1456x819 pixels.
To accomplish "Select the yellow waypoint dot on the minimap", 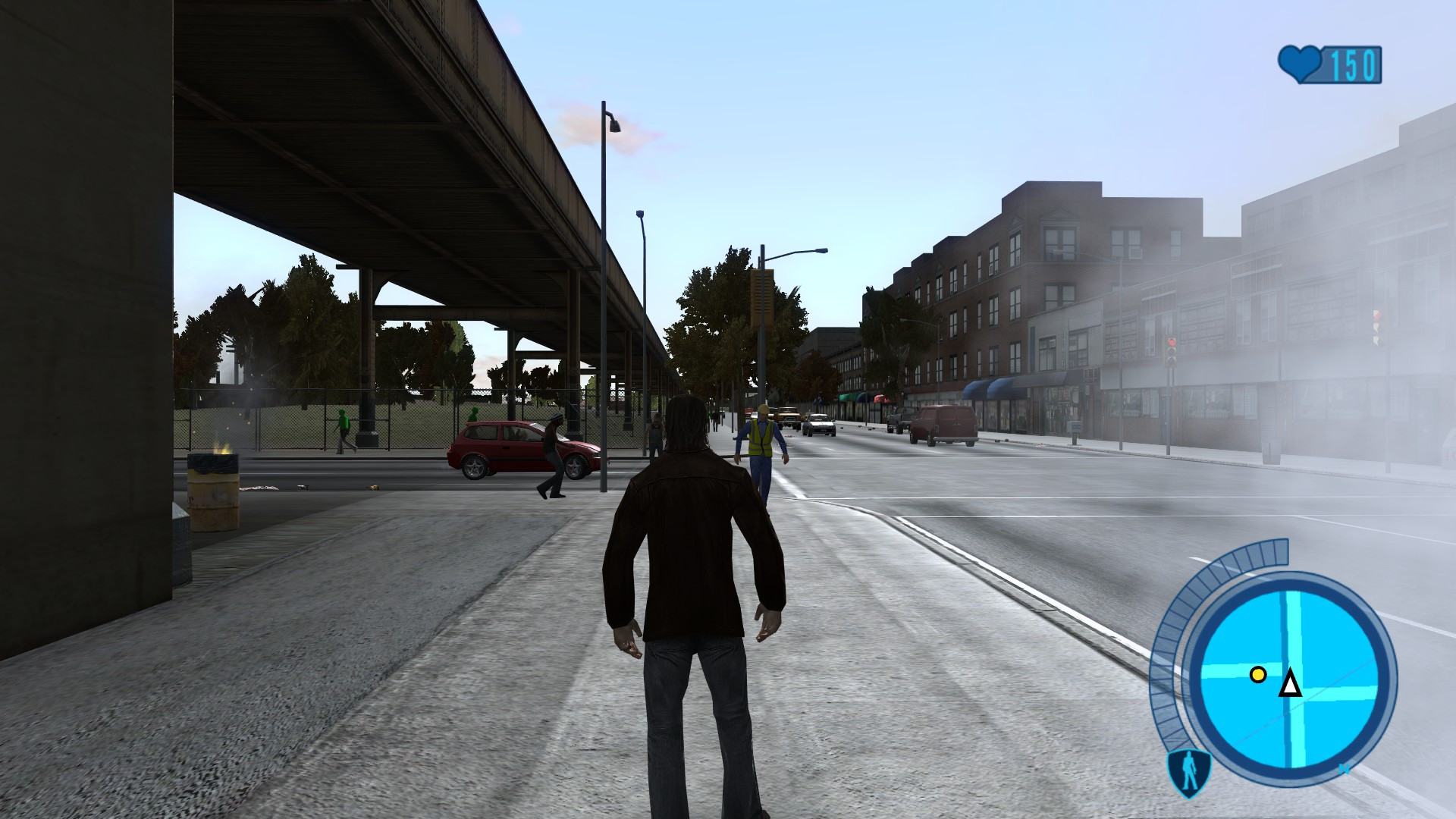I will (x=1259, y=675).
